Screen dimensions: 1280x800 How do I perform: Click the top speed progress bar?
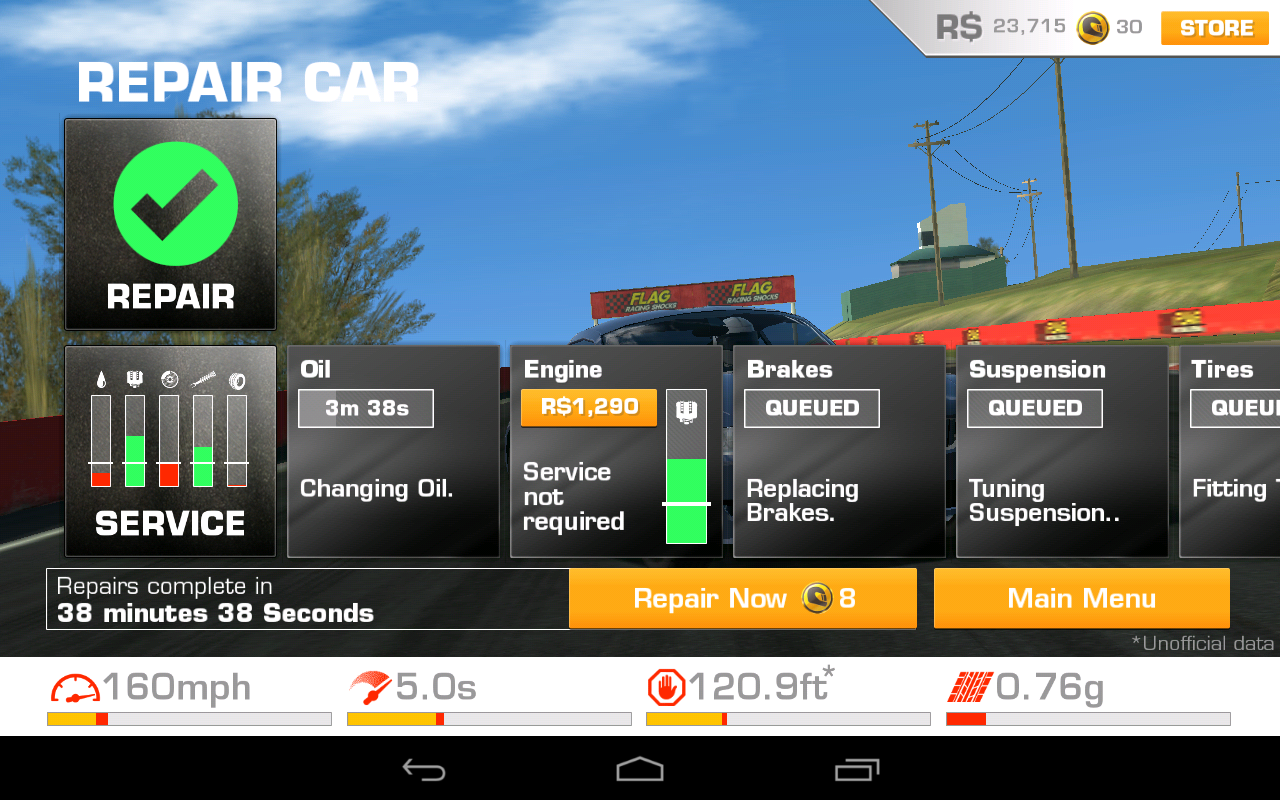[x=188, y=718]
